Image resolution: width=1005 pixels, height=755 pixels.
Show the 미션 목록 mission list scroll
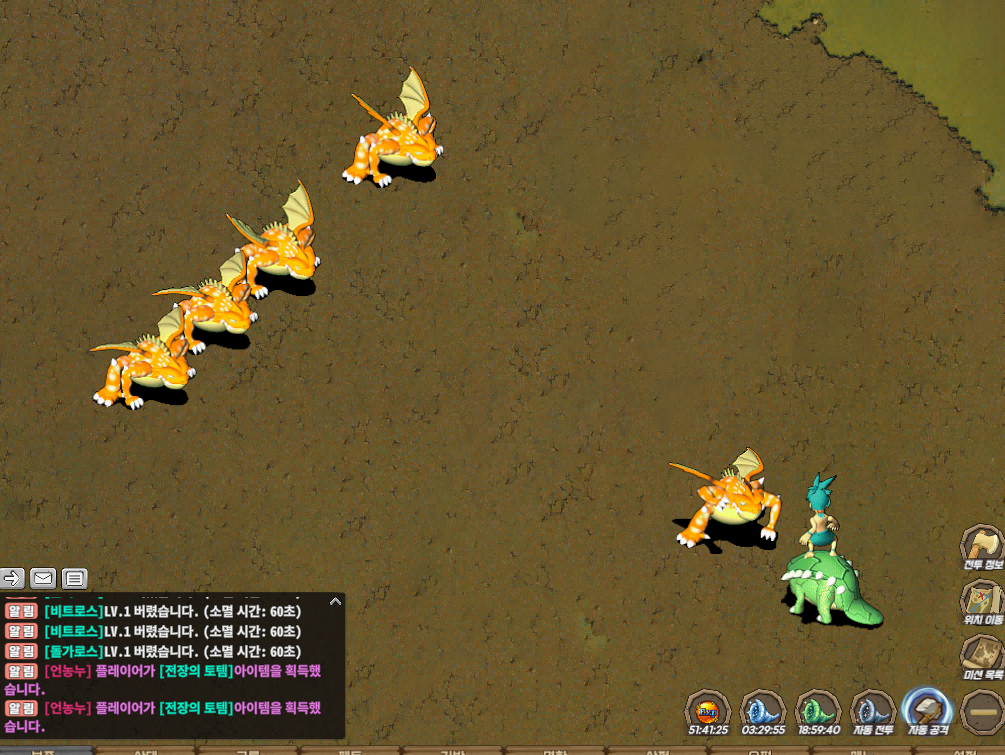point(981,655)
